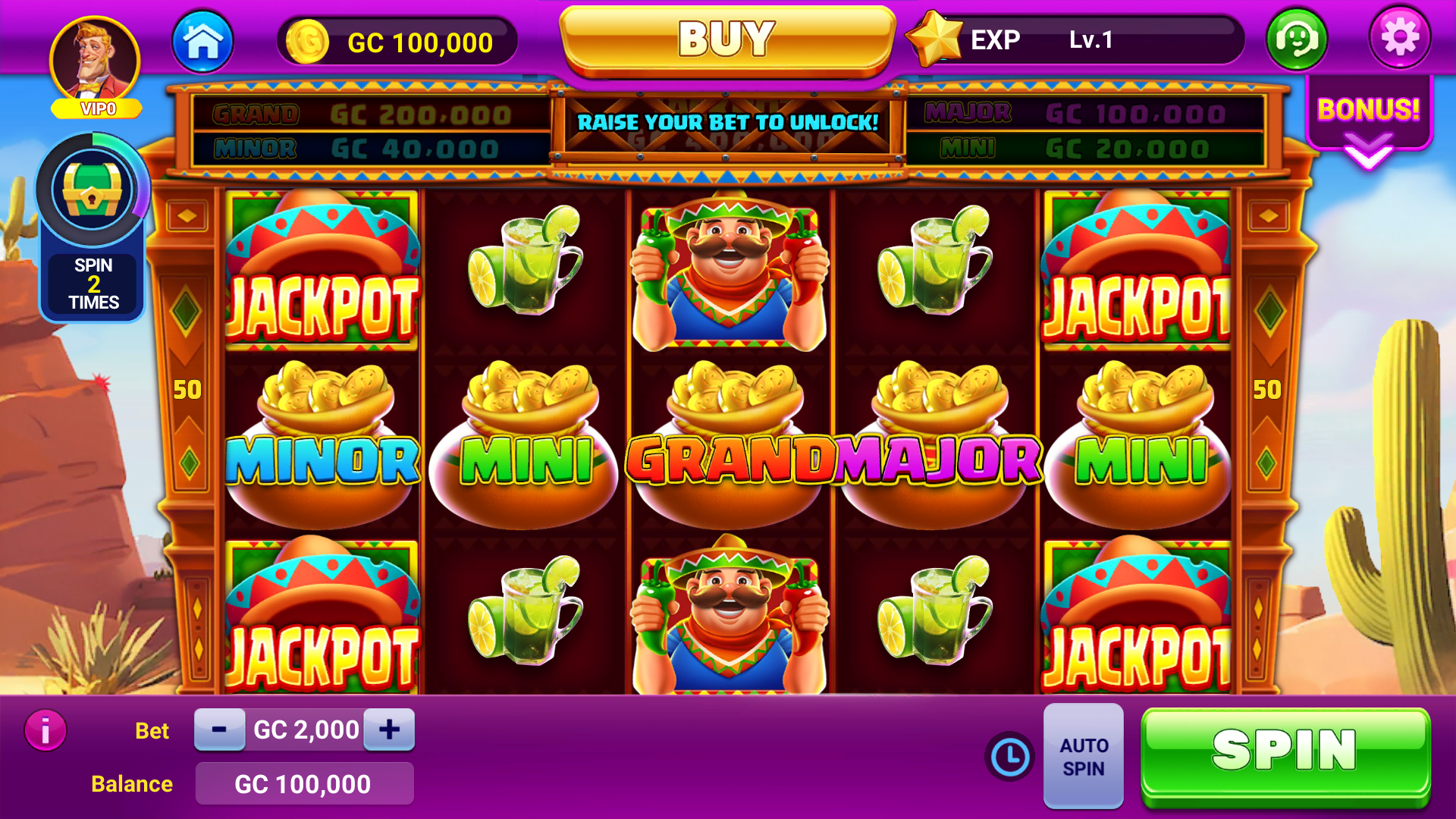The image size is (1456, 819).
Task: Open the settings gear menu
Action: 1399,38
